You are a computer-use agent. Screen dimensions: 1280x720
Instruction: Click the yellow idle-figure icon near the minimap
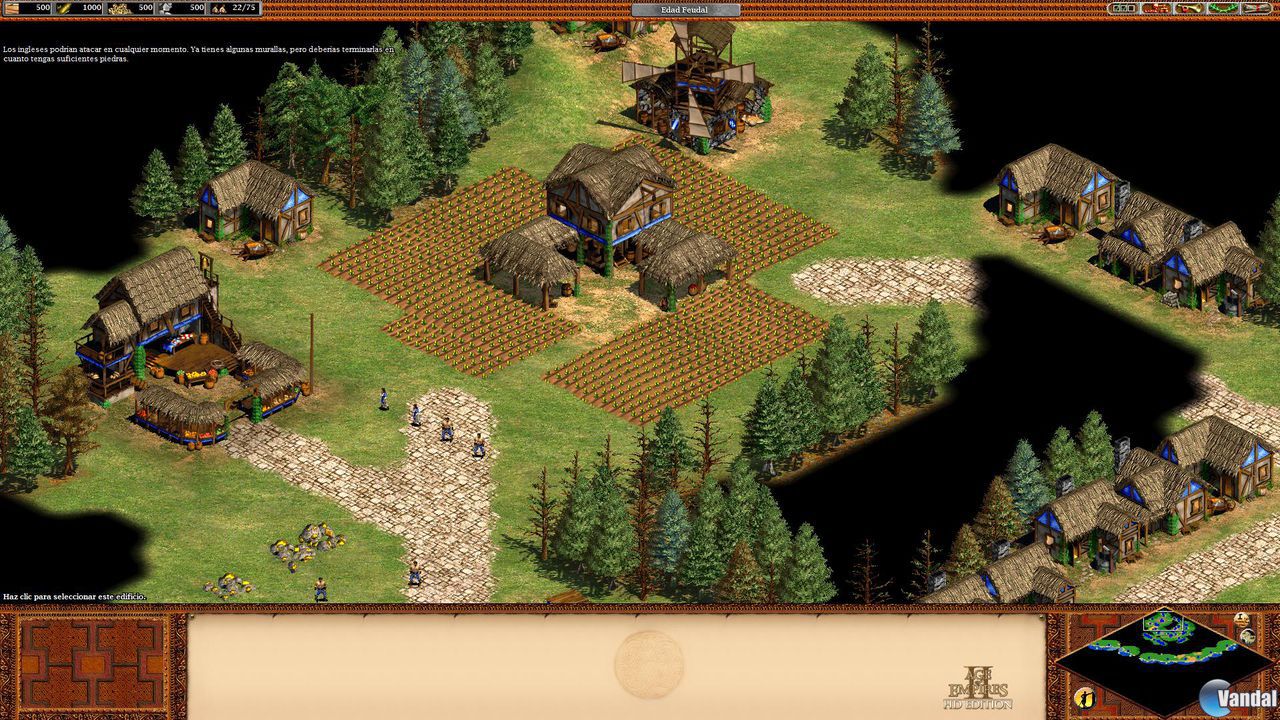click(1085, 697)
